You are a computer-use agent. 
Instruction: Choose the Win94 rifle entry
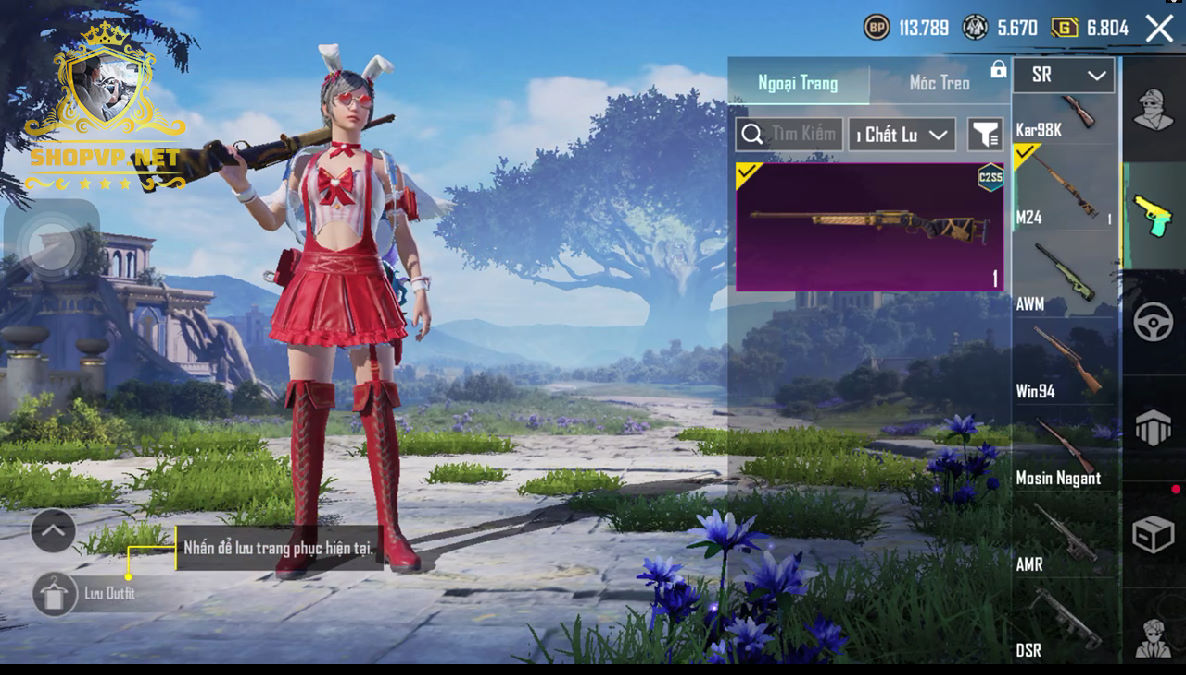coord(1064,362)
